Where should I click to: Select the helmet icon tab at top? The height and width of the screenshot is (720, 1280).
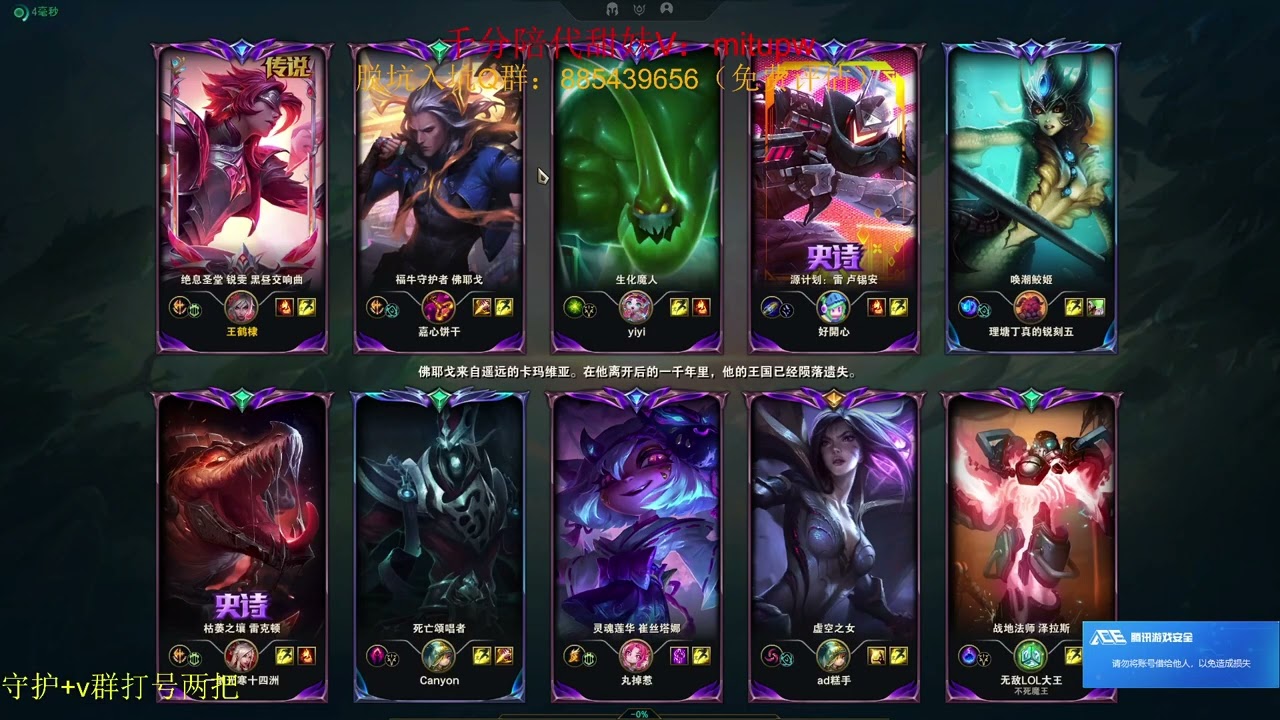(x=612, y=9)
